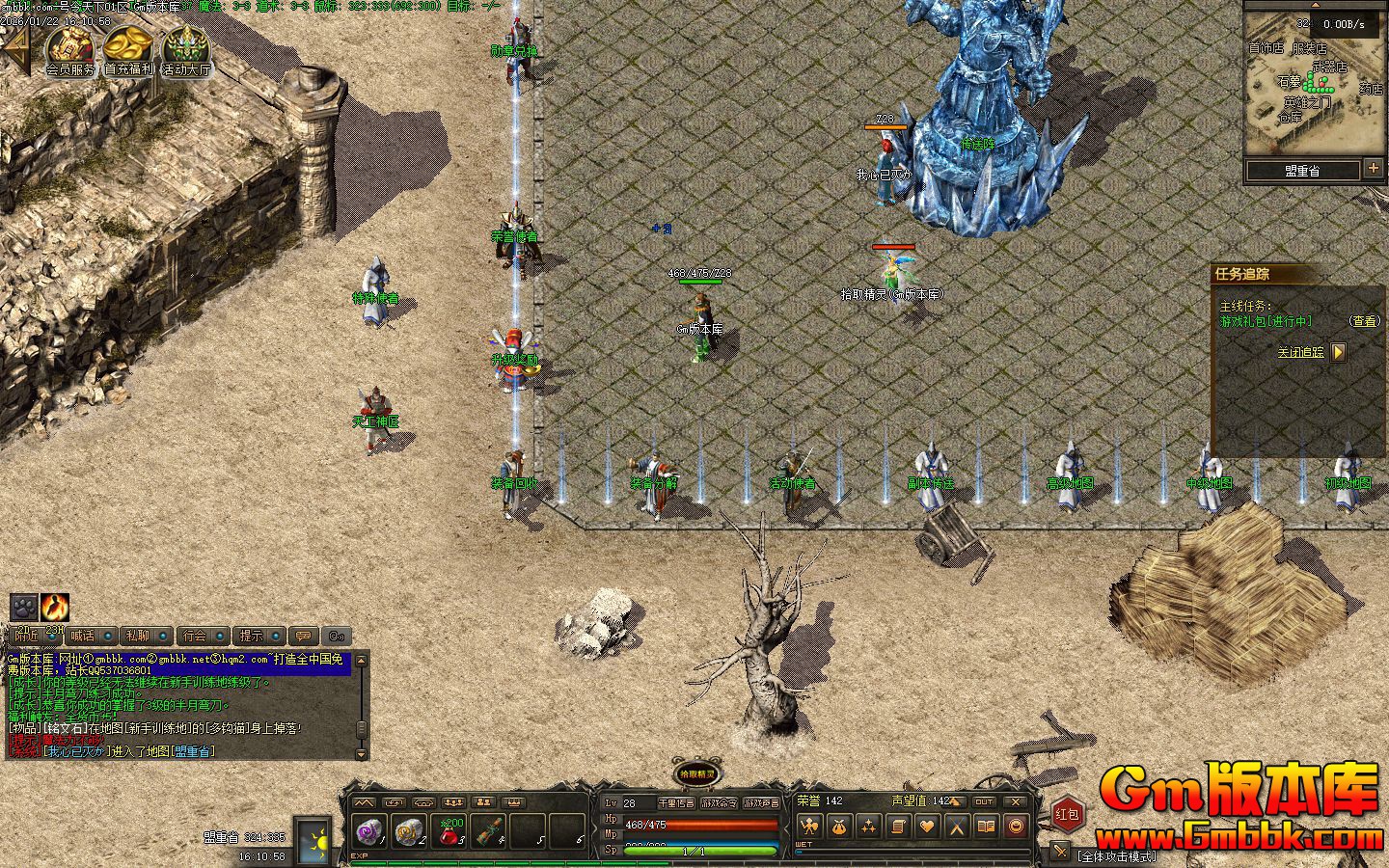The height and width of the screenshot is (868, 1389).
Task: Open the bag icon in the bottom toolbar
Action: click(x=839, y=827)
